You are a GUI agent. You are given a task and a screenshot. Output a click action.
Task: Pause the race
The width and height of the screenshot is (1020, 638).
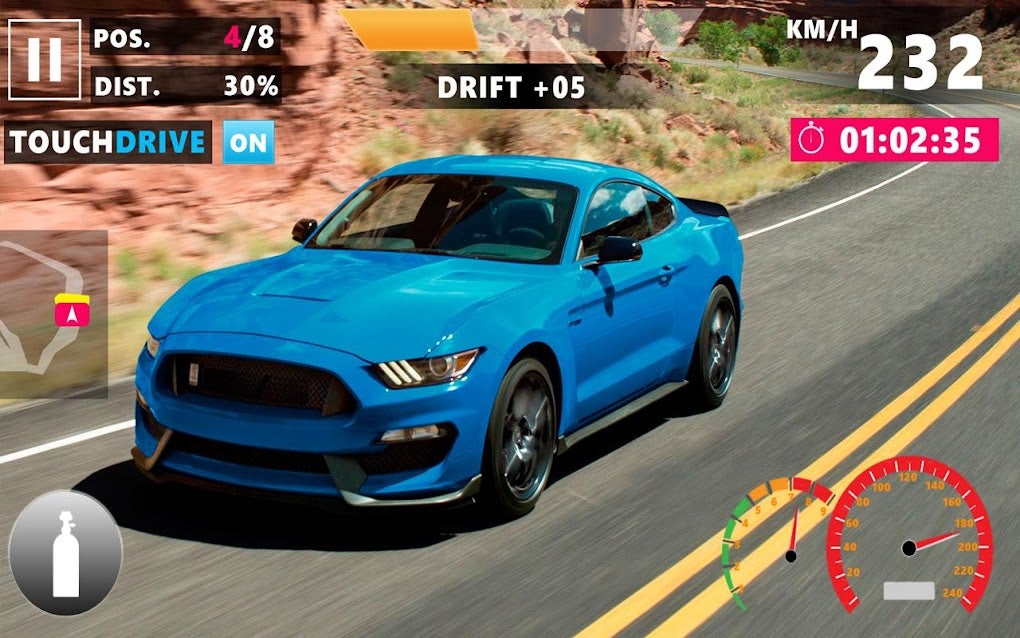[x=44, y=59]
